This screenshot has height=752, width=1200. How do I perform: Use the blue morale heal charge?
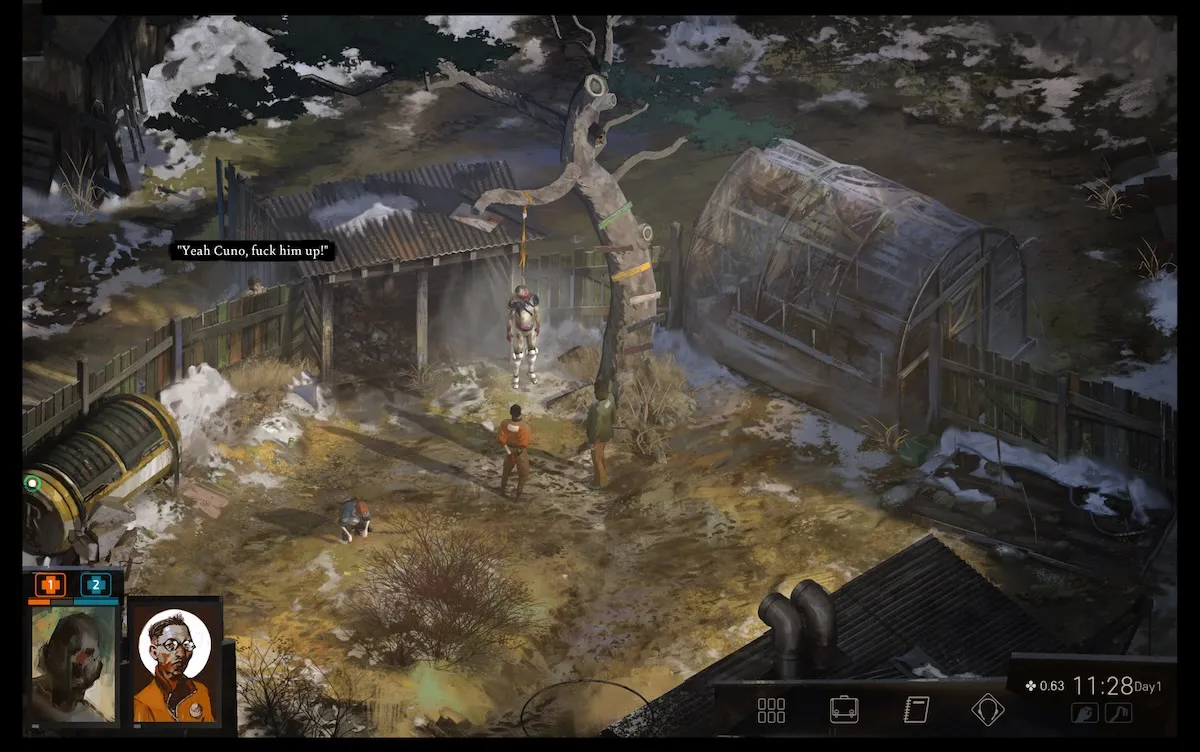coord(96,584)
